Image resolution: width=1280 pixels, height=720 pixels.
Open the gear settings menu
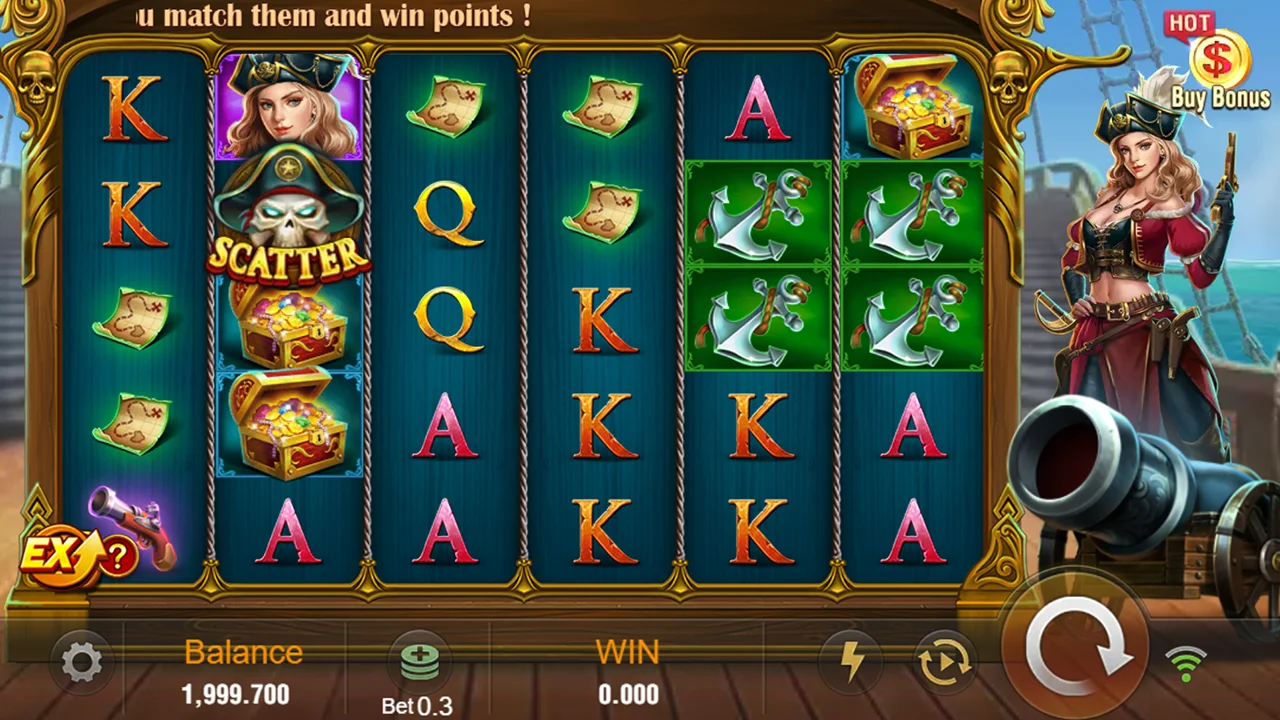tap(81, 662)
